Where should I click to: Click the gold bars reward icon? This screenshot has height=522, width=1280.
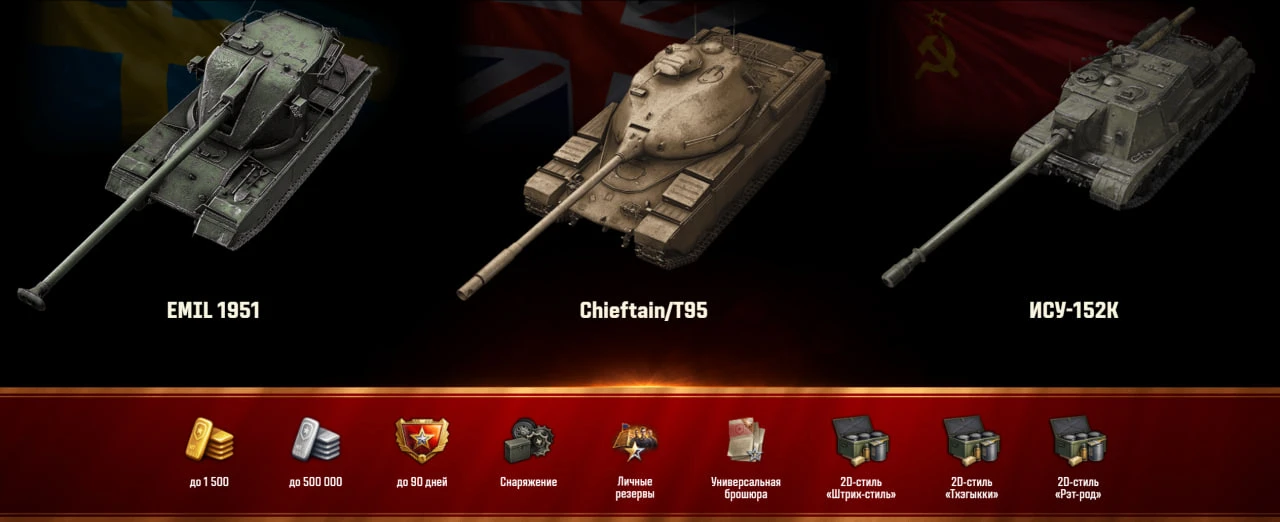coord(209,440)
